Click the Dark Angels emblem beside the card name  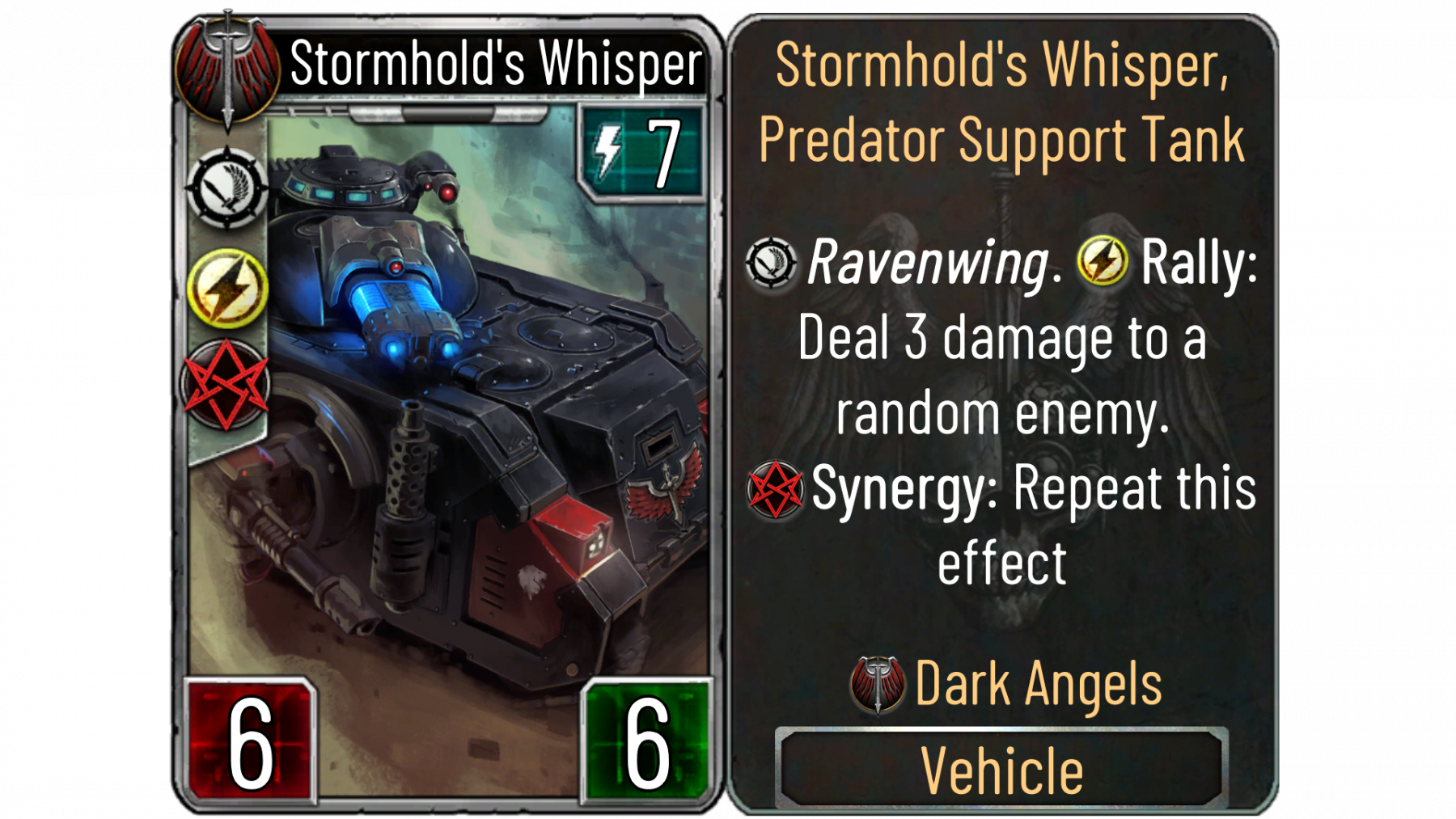pyautogui.click(x=227, y=70)
